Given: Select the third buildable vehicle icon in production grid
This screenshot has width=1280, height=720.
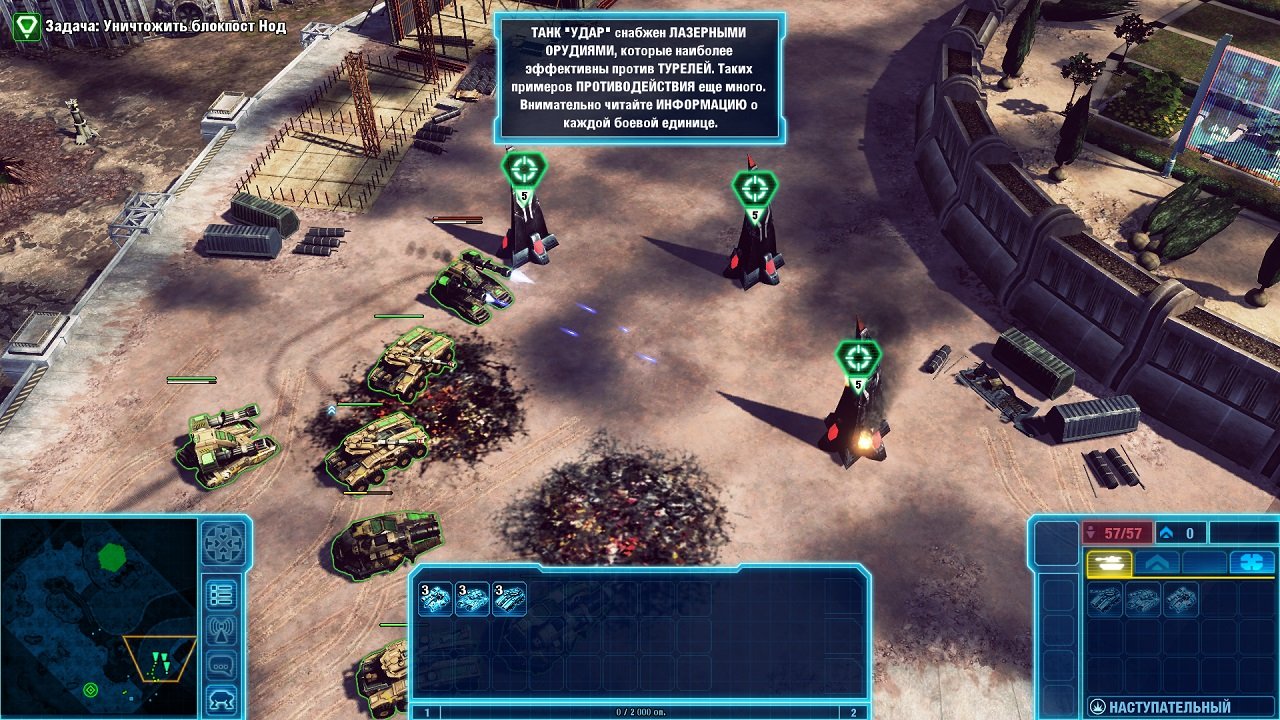Looking at the screenshot, I should click(1180, 599).
